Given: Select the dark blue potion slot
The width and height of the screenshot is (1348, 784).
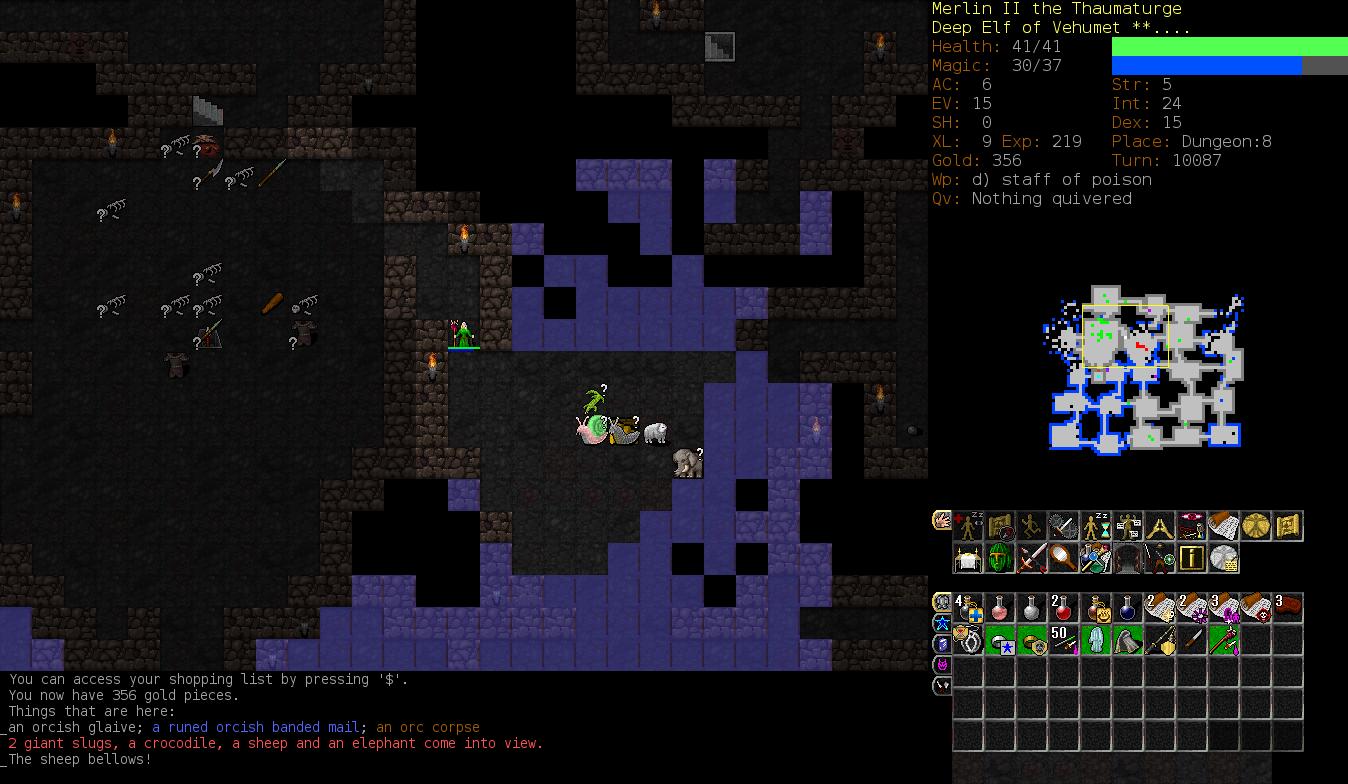Looking at the screenshot, I should [1128, 608].
